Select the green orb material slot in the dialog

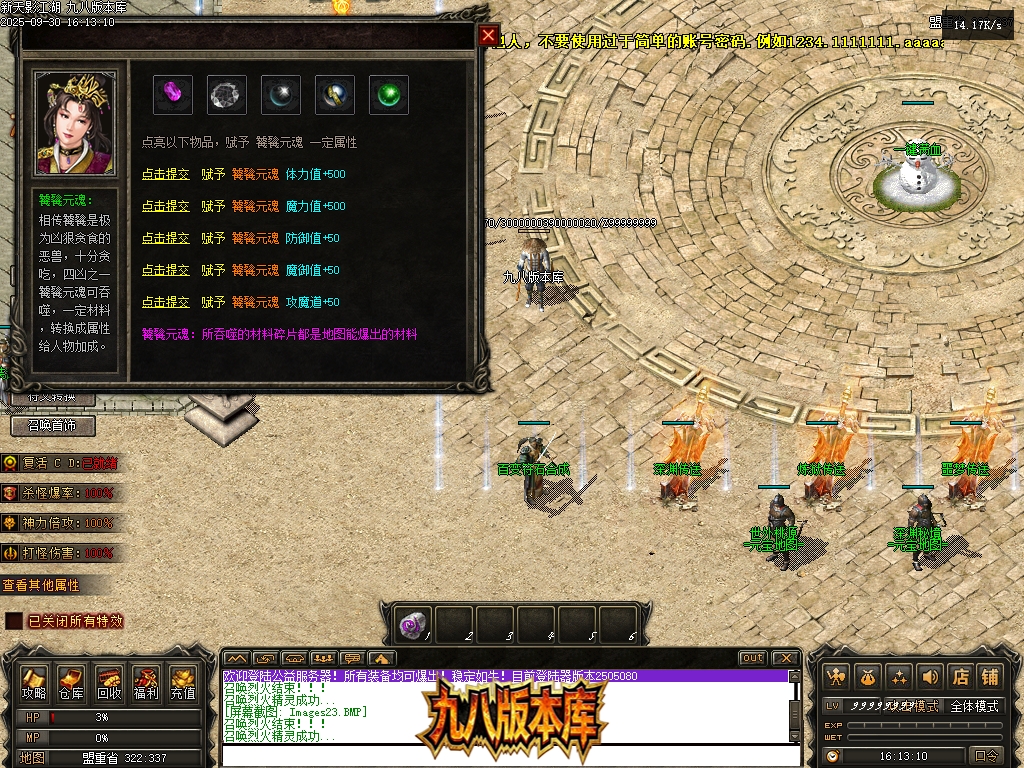click(x=388, y=95)
